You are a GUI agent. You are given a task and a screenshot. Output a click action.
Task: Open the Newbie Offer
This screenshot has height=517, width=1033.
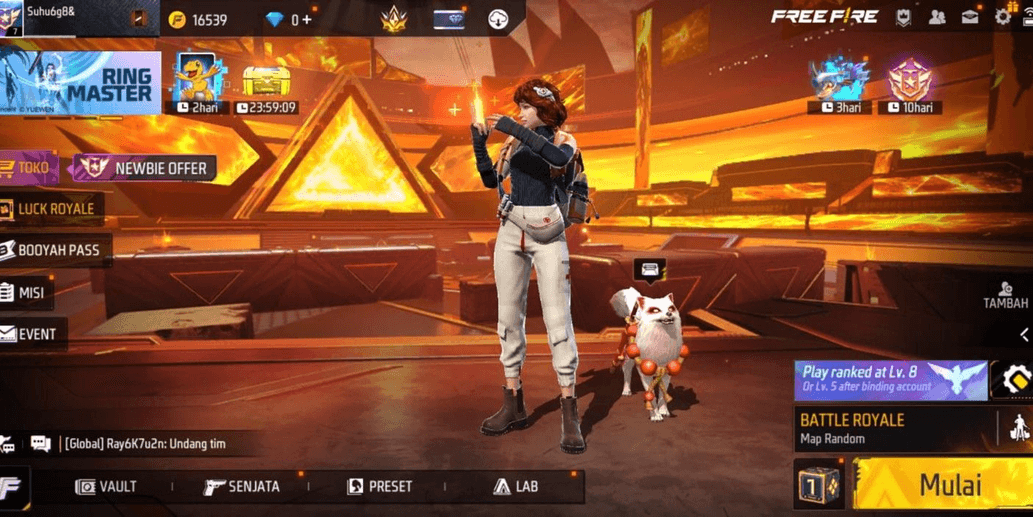click(146, 168)
